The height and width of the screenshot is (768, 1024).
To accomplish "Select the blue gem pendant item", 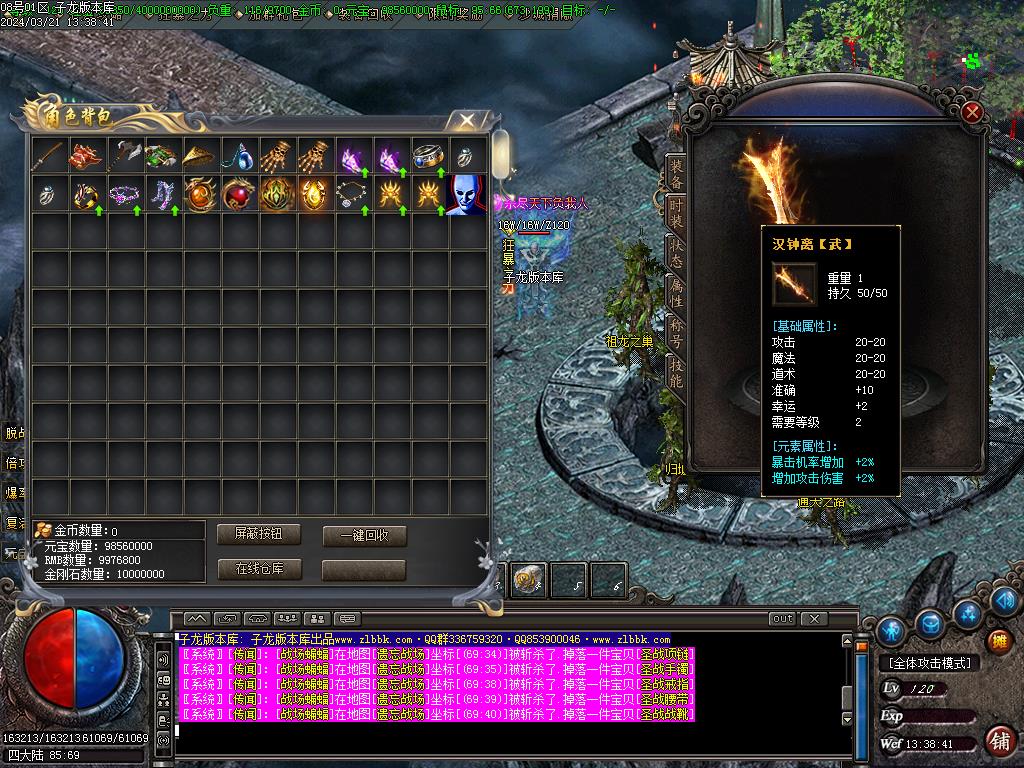I will [237, 156].
